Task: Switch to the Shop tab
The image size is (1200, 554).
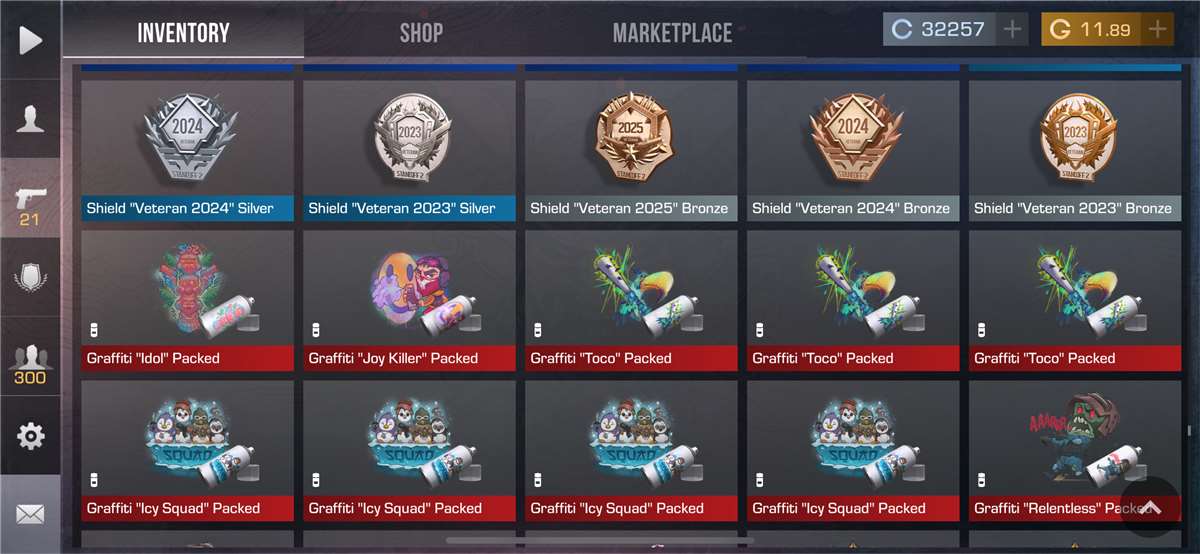Action: click(421, 33)
